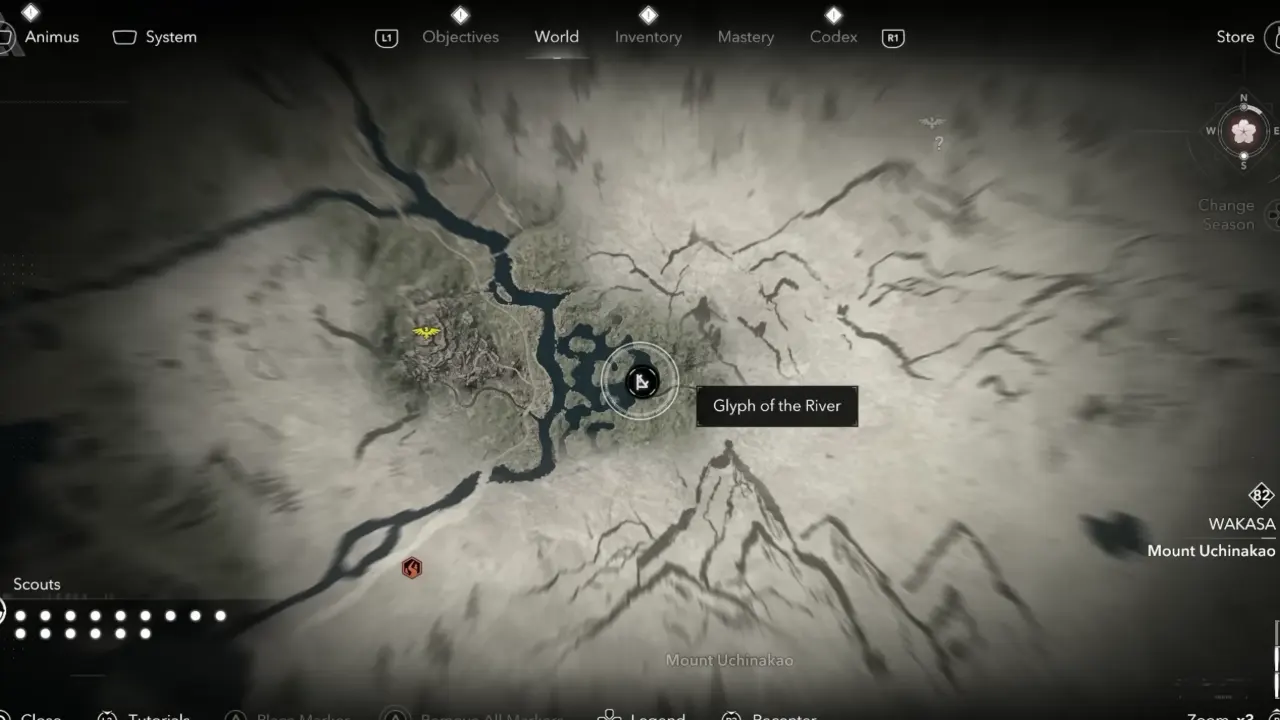Select the Glyph of the River marker
Viewport: 1280px width, 720px height.
click(641, 381)
